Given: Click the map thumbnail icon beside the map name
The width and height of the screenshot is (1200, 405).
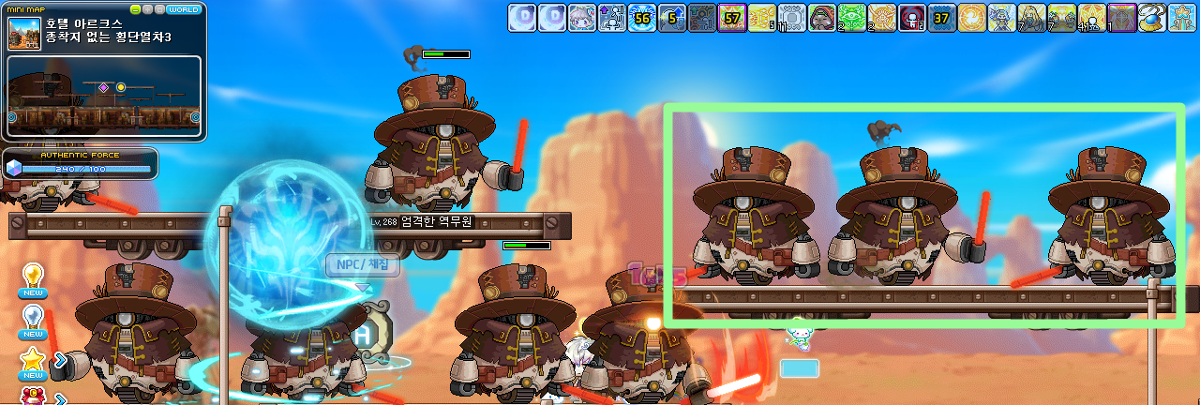Looking at the screenshot, I should (x=23, y=33).
